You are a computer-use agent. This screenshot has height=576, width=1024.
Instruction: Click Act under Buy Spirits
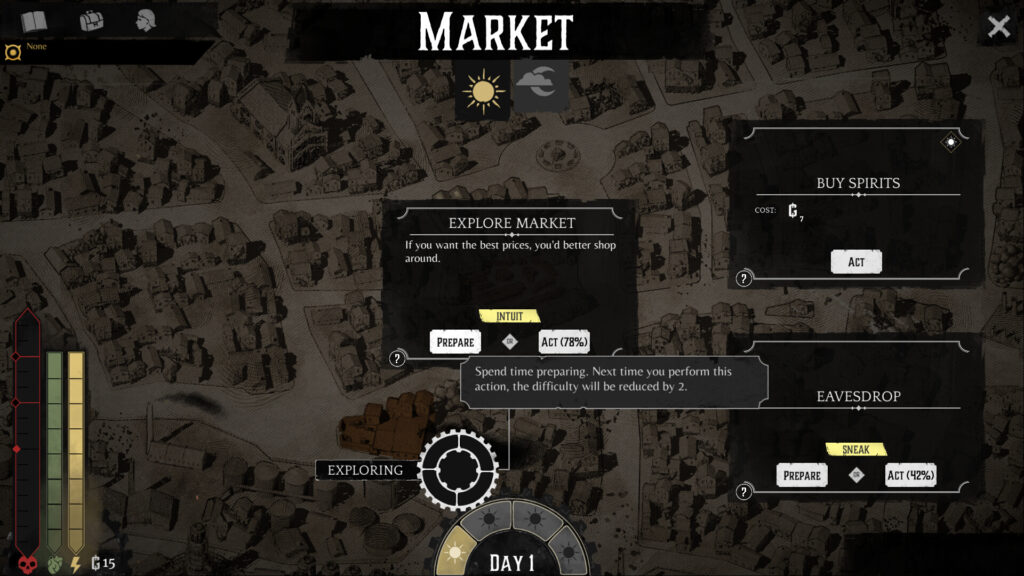click(856, 261)
